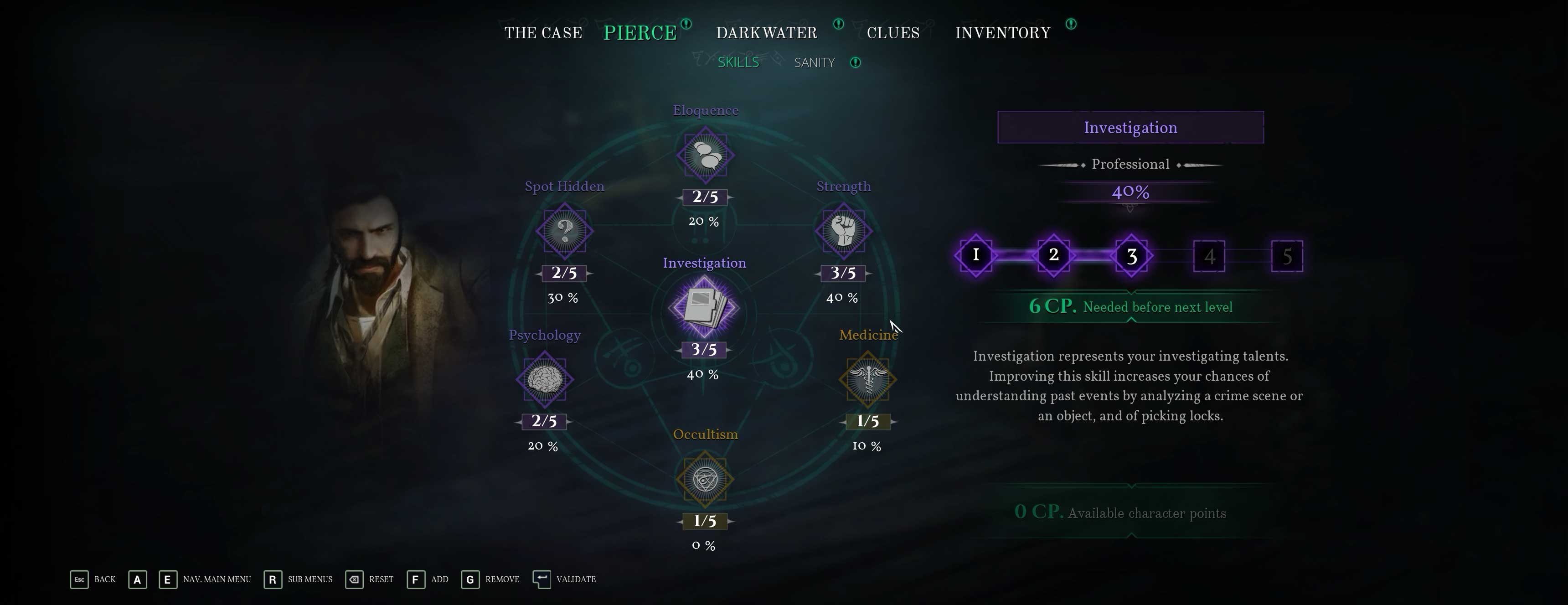Image resolution: width=1568 pixels, height=605 pixels.
Task: Click Investigation level 3 node
Action: pos(1132,256)
